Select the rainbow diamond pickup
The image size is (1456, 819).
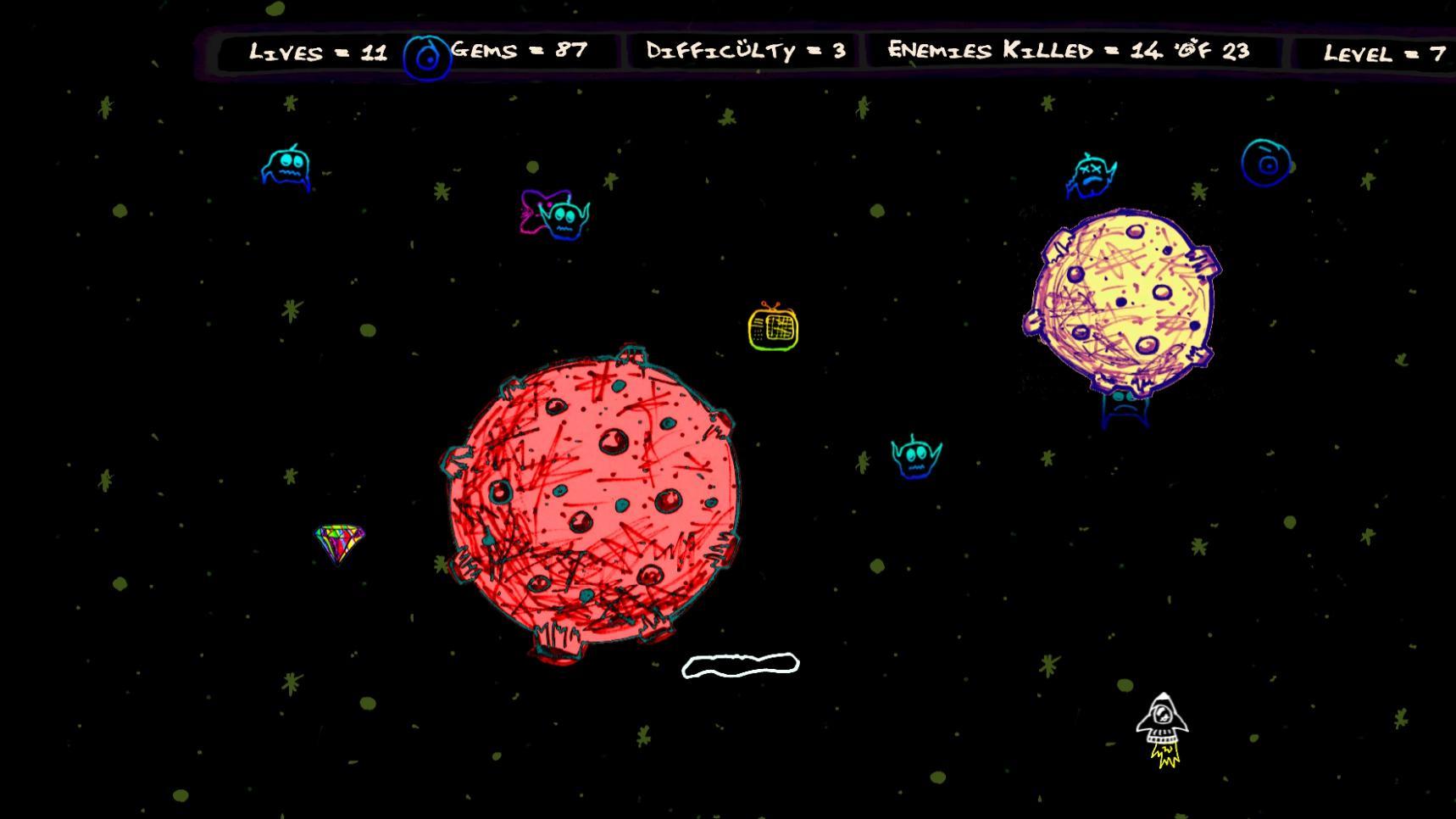pyautogui.click(x=338, y=543)
